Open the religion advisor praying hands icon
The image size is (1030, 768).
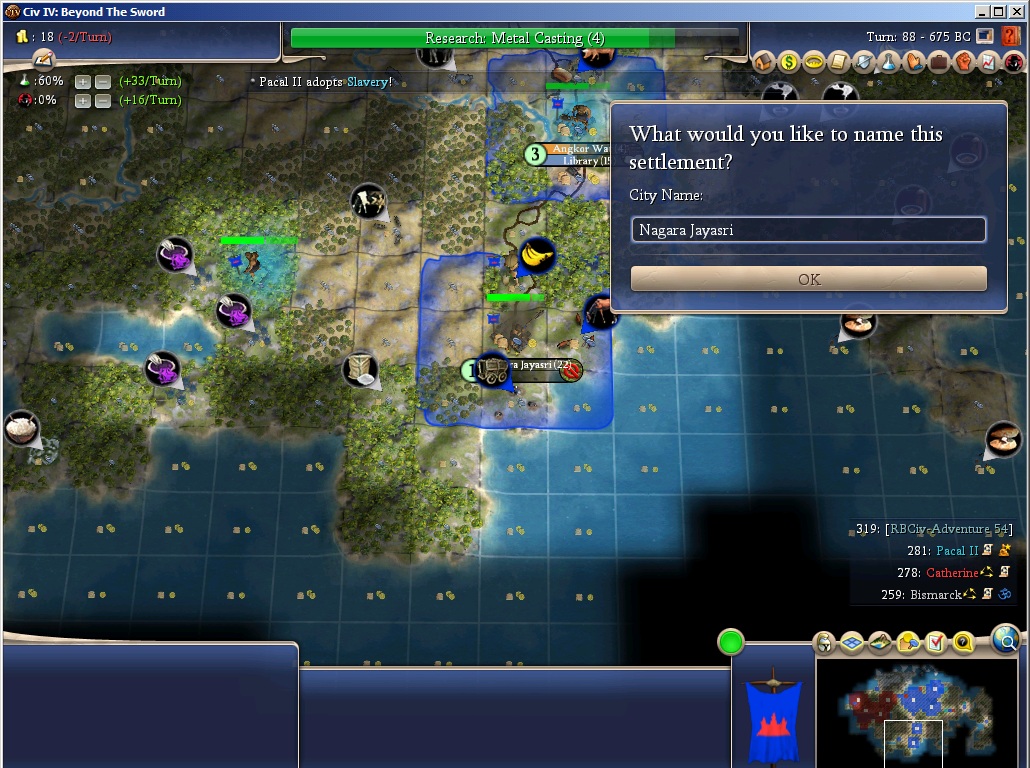pos(914,62)
